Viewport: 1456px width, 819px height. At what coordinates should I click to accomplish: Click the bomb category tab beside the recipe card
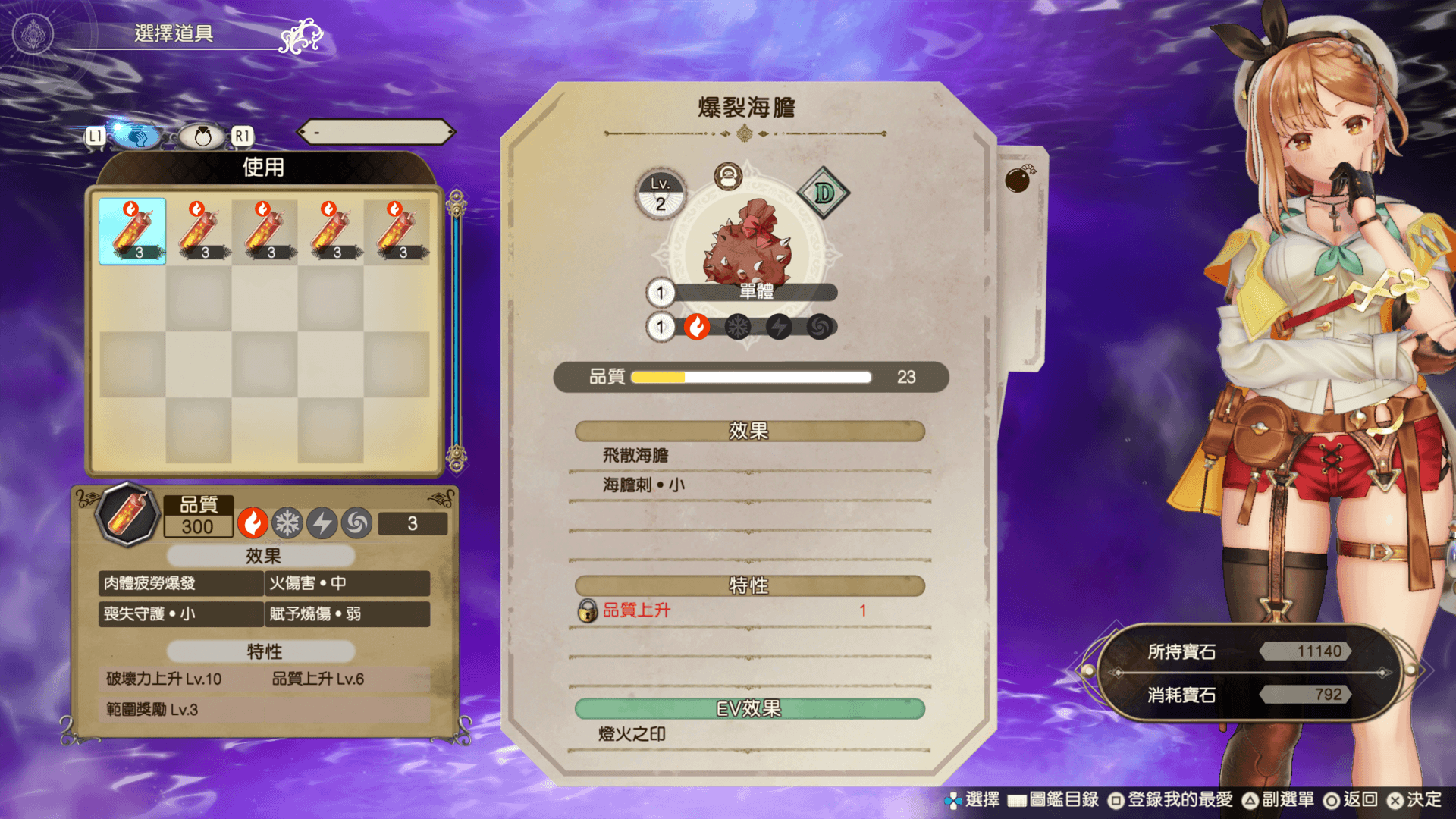point(1018,180)
